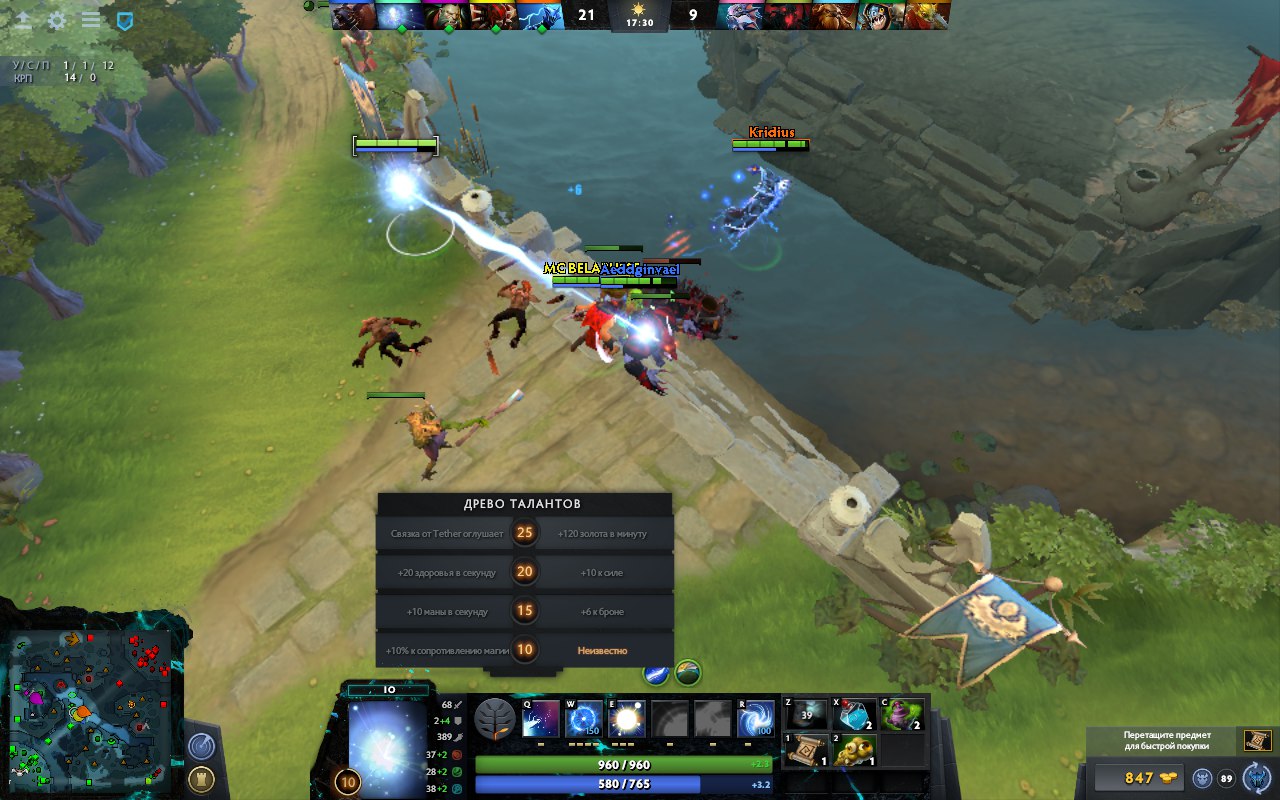Click the upload arrow icon in the top-left
1280x800 pixels.
[23, 20]
